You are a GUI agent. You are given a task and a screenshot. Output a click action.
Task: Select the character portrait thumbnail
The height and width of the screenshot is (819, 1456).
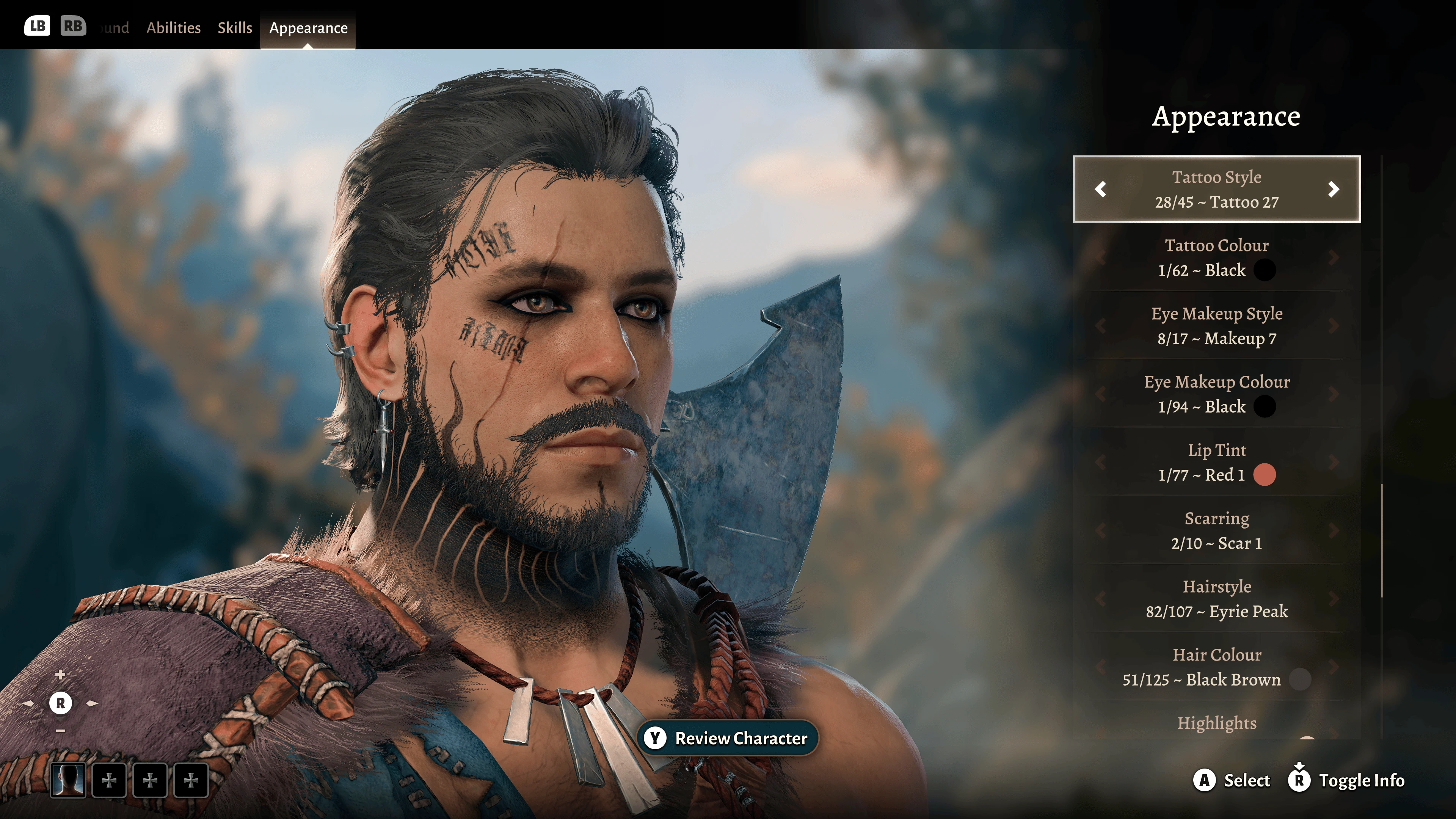point(68,781)
